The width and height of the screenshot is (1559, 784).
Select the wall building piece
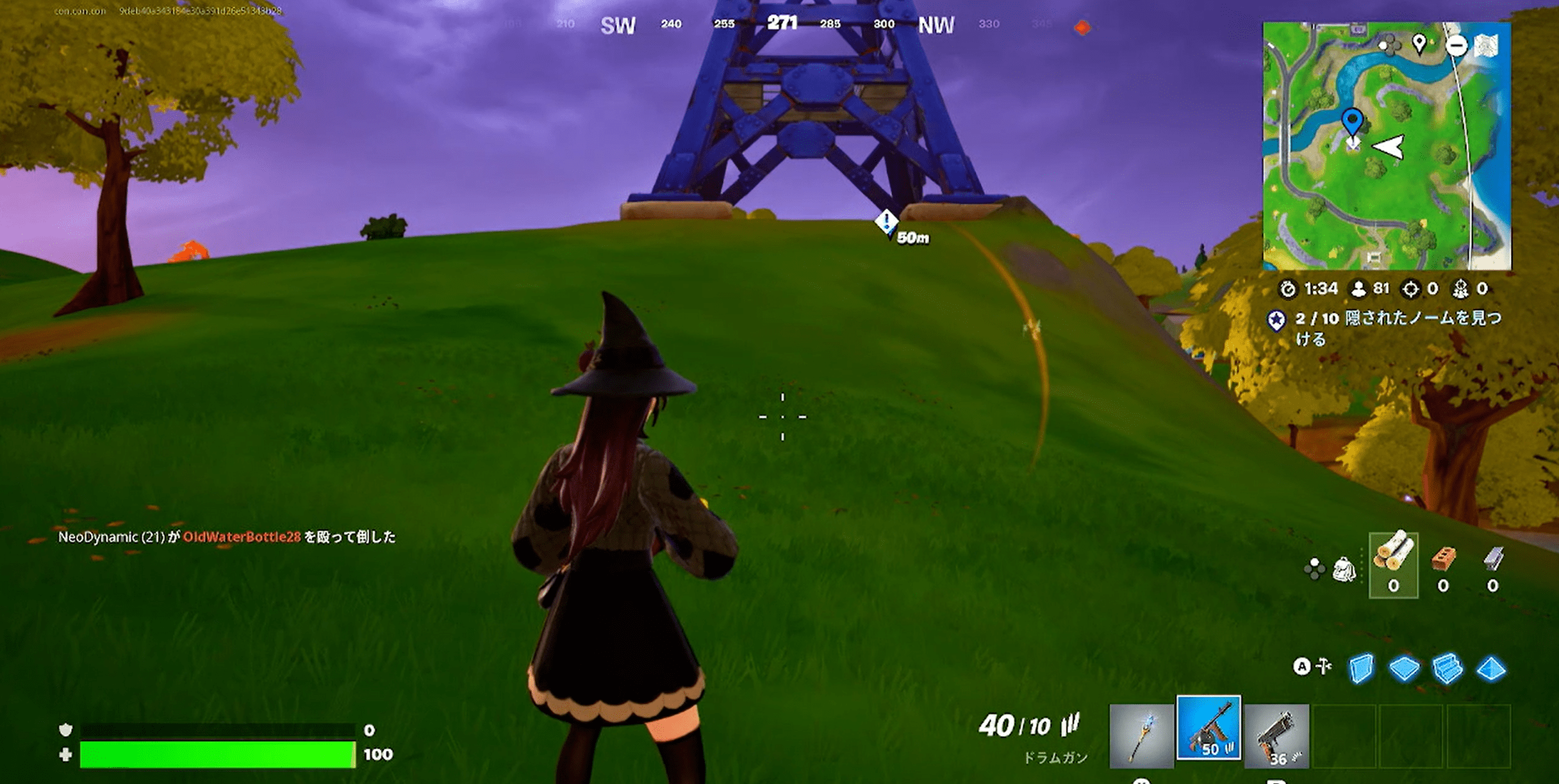pyautogui.click(x=1361, y=668)
